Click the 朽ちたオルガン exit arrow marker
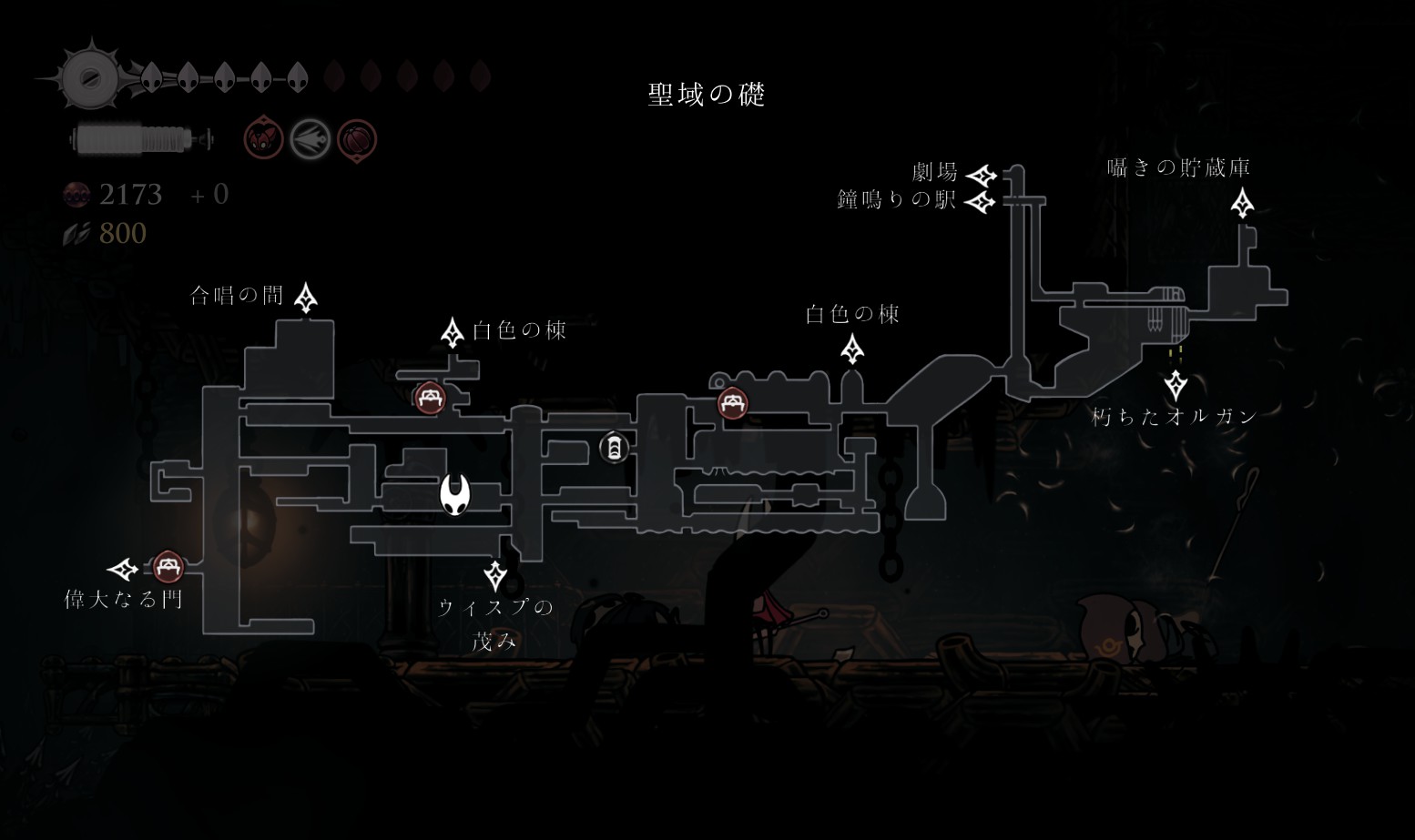The width and height of the screenshot is (1415, 840). [1176, 385]
